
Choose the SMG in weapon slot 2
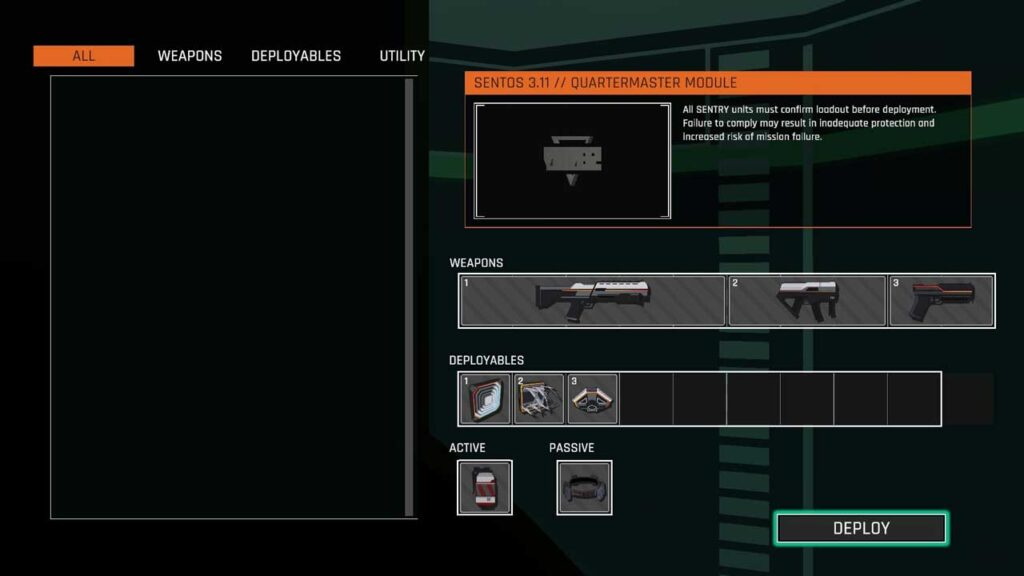807,300
